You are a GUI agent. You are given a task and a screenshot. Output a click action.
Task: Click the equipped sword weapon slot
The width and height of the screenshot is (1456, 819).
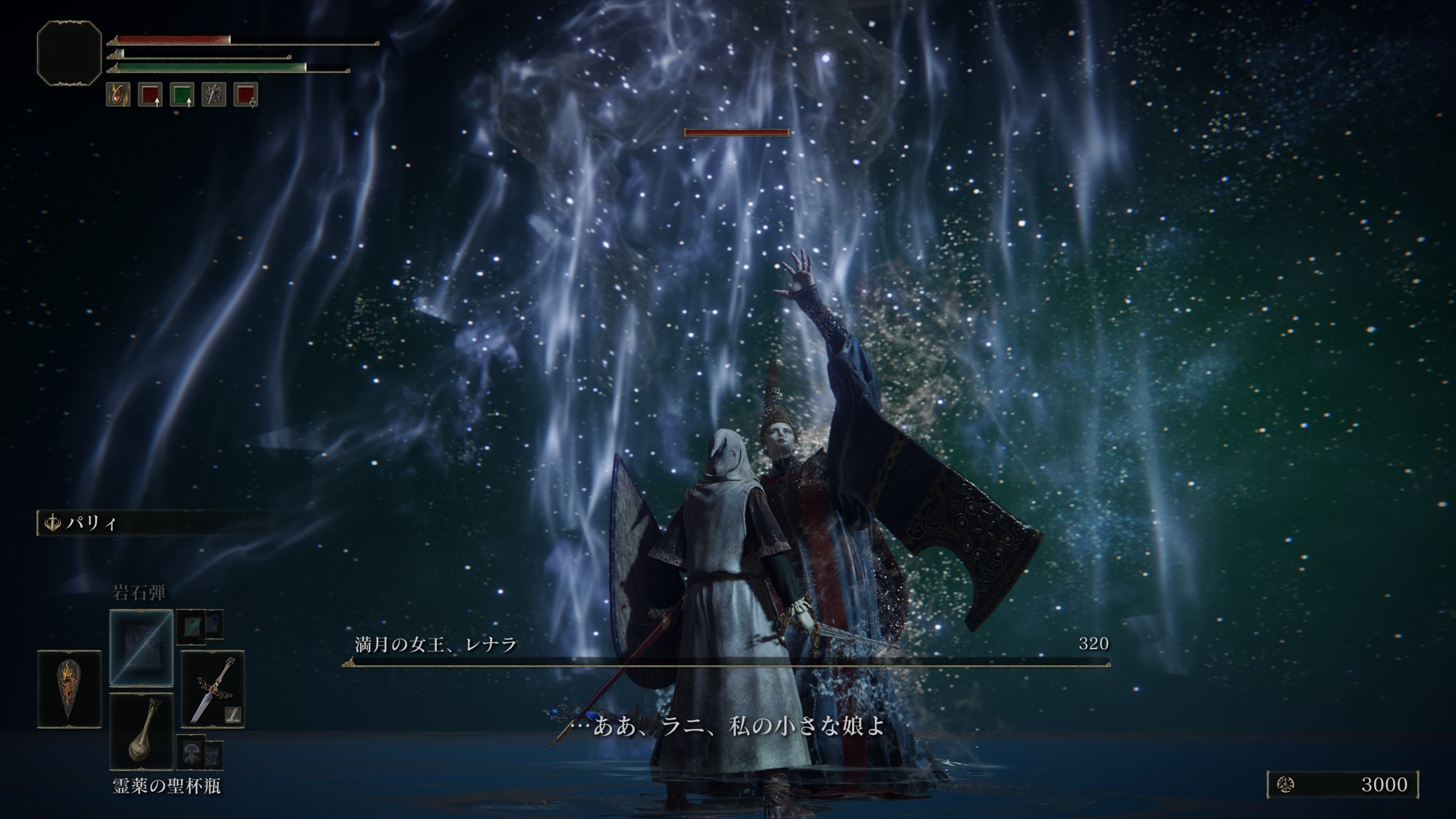pos(212,690)
